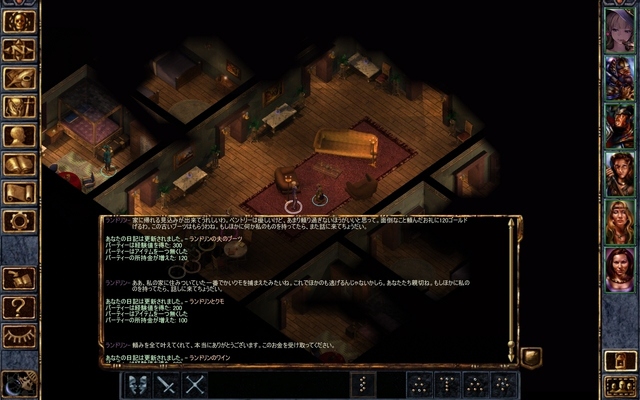
Task: Open the character record sheet
Action: coord(19,134)
